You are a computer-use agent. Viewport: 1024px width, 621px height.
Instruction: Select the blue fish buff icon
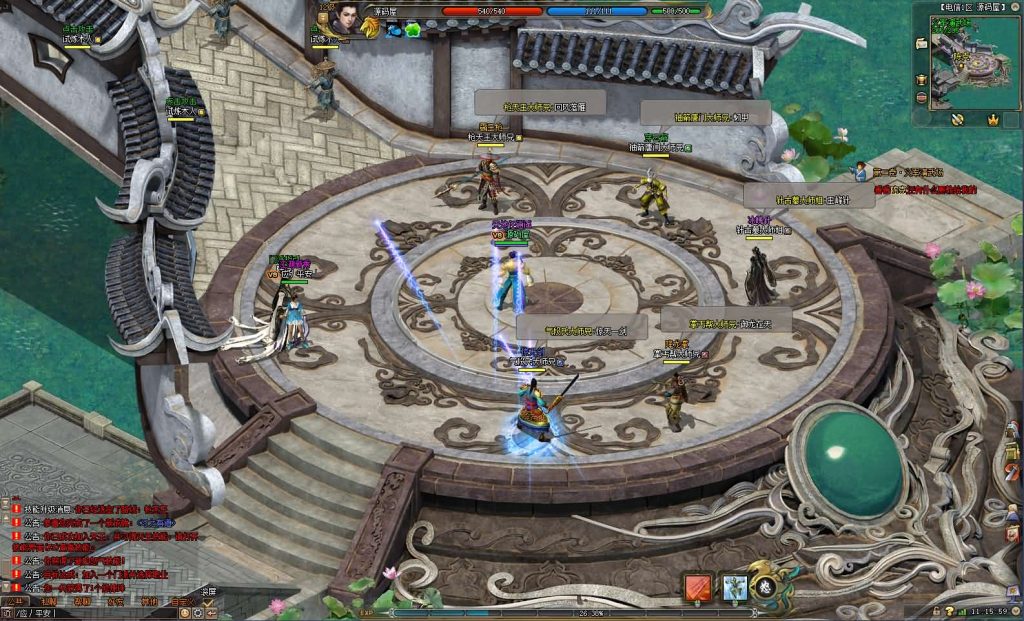pos(393,30)
